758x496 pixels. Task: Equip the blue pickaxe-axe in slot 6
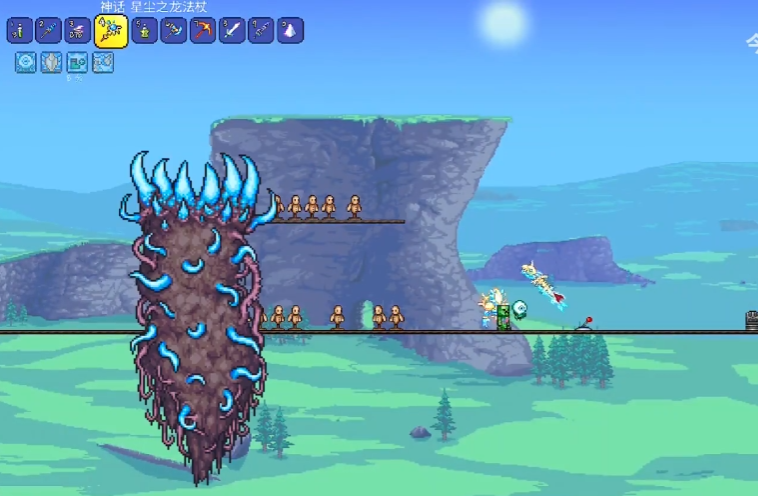173,31
